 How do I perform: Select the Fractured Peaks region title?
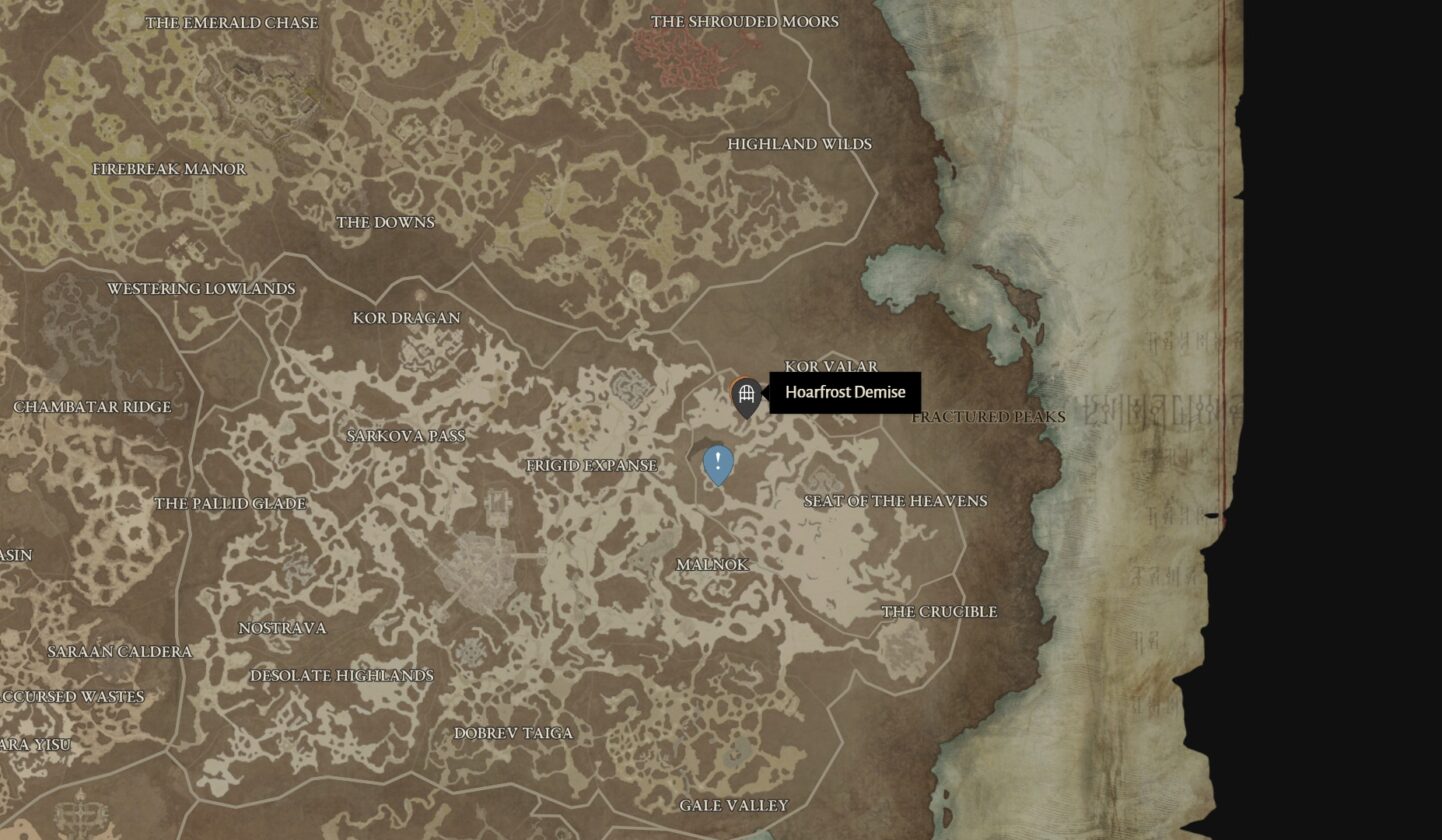pyautogui.click(x=988, y=417)
